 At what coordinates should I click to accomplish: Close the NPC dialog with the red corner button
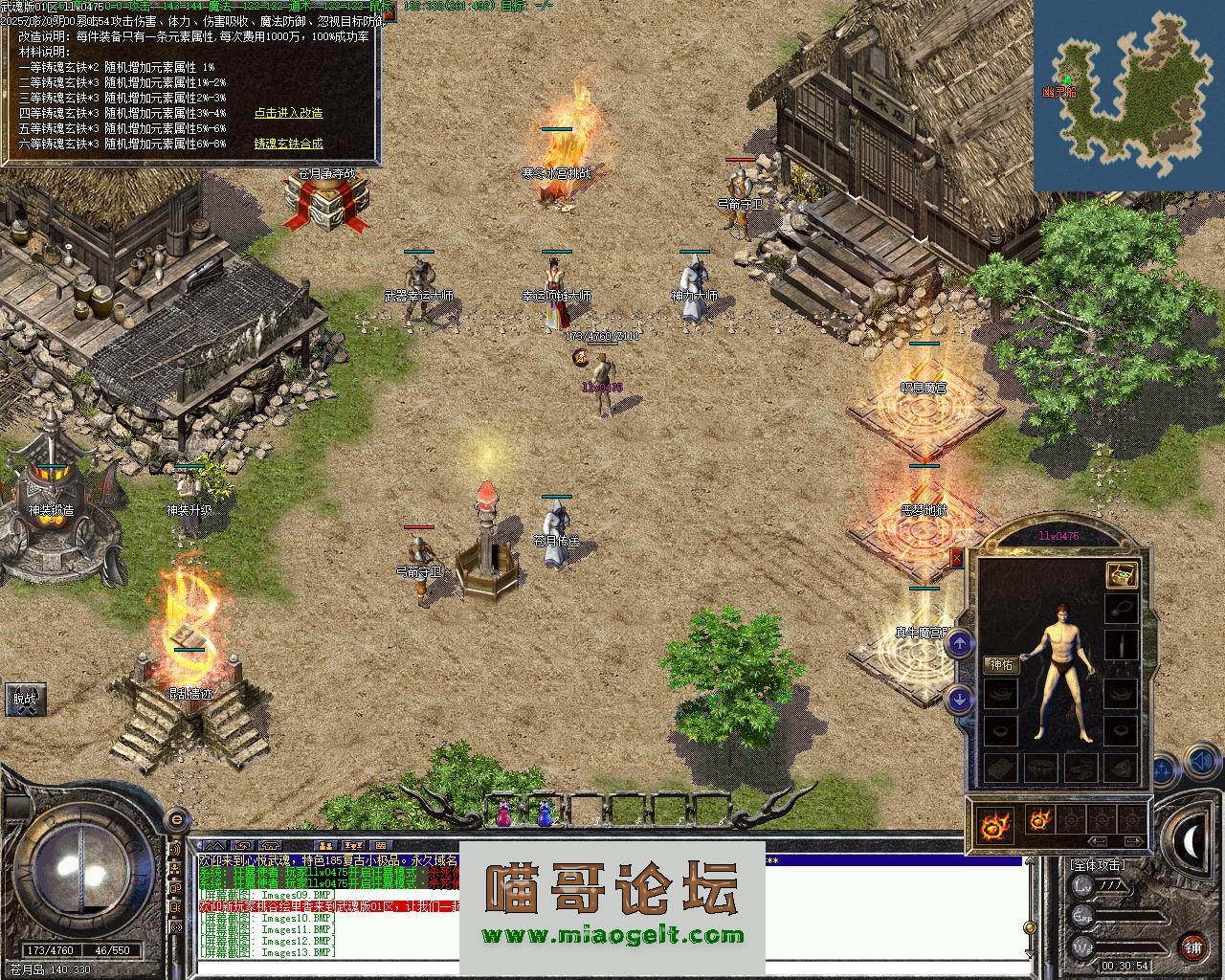389,14
